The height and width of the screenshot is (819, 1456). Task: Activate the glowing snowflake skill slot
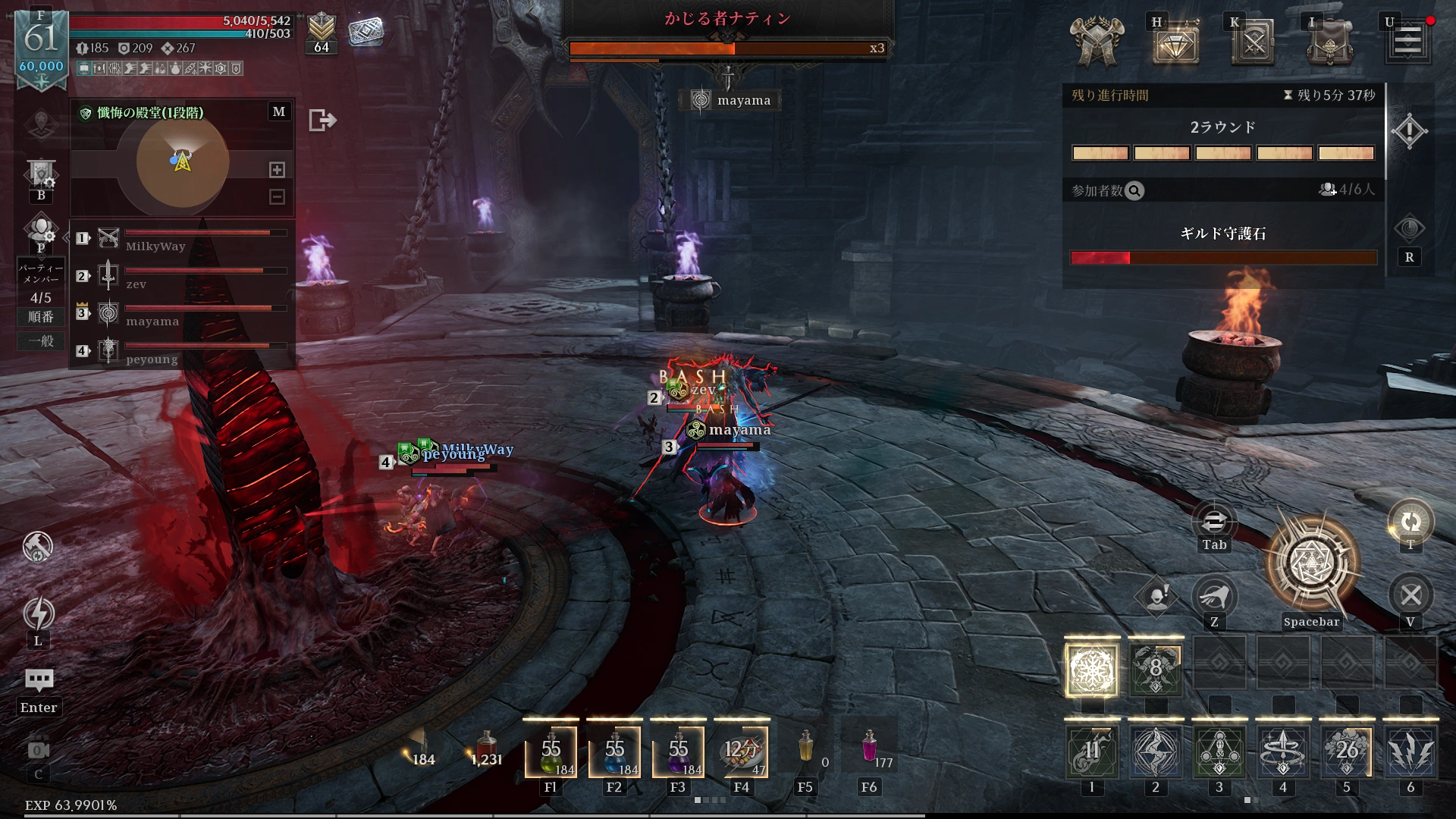click(1092, 670)
